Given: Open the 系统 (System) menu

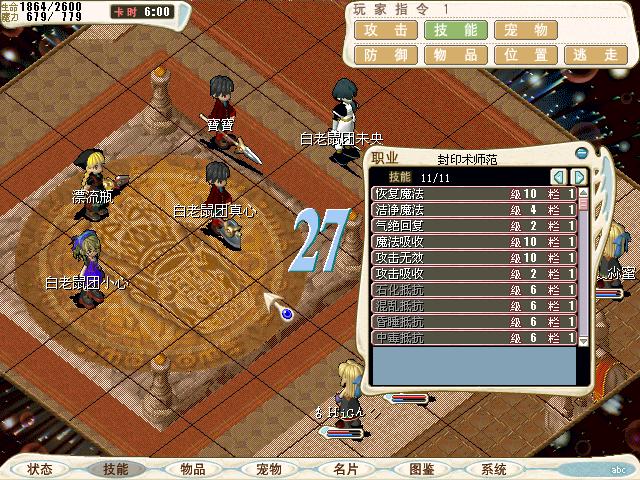Looking at the screenshot, I should [x=494, y=468].
